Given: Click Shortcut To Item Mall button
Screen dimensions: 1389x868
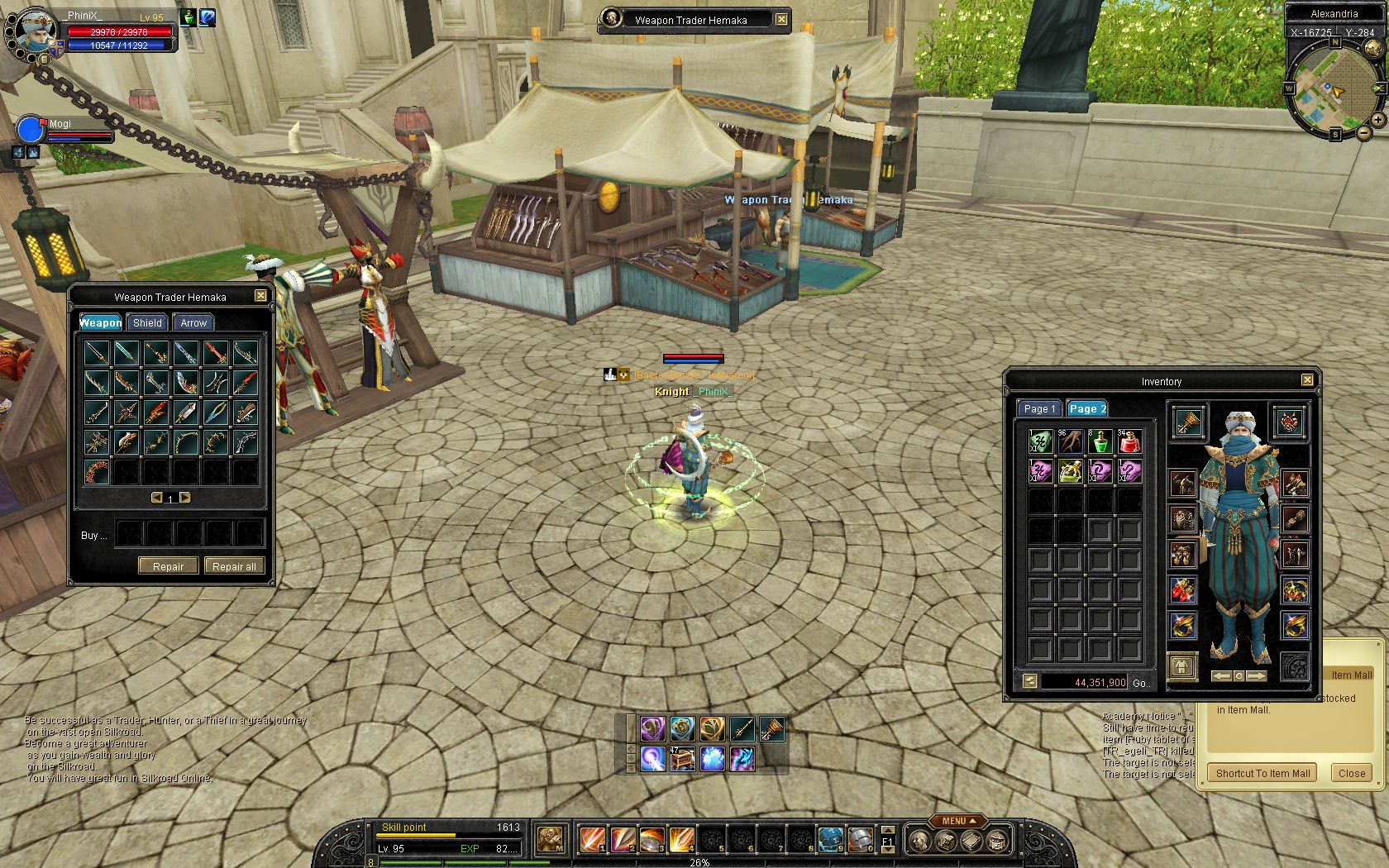Looking at the screenshot, I should 1263,774.
